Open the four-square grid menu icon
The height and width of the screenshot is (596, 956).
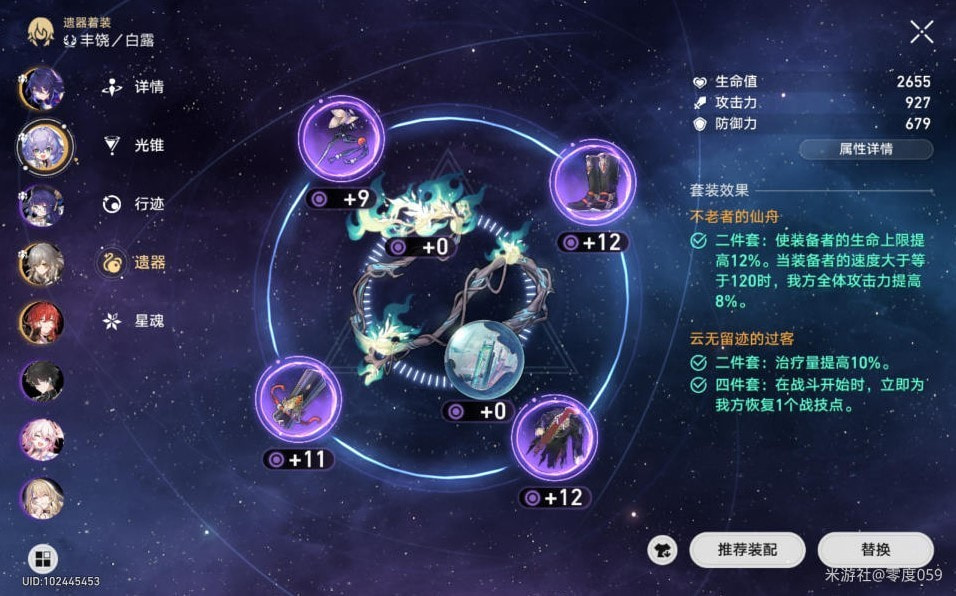point(42,558)
